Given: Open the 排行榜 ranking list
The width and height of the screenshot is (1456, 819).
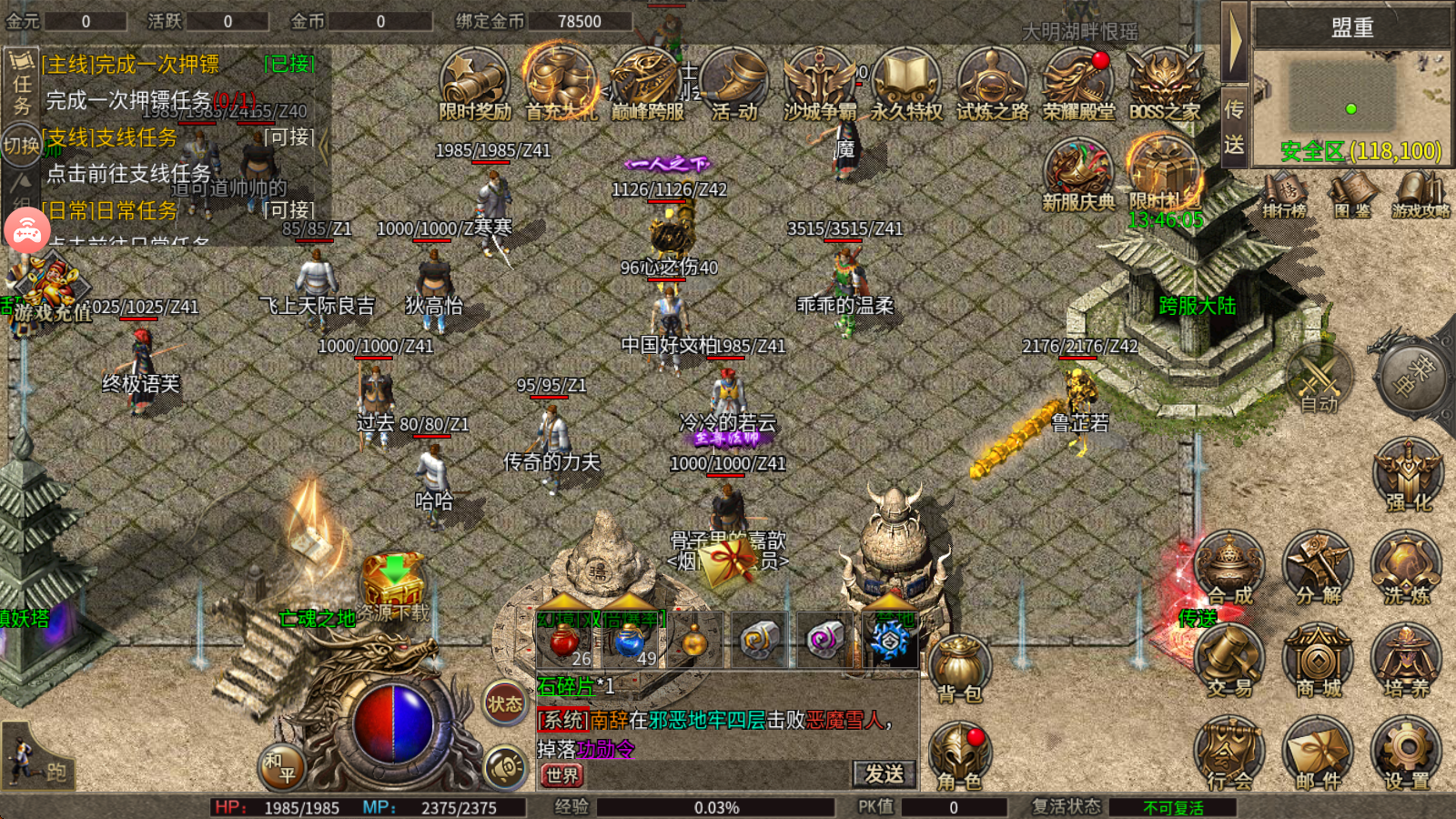Looking at the screenshot, I should pyautogui.click(x=1284, y=194).
